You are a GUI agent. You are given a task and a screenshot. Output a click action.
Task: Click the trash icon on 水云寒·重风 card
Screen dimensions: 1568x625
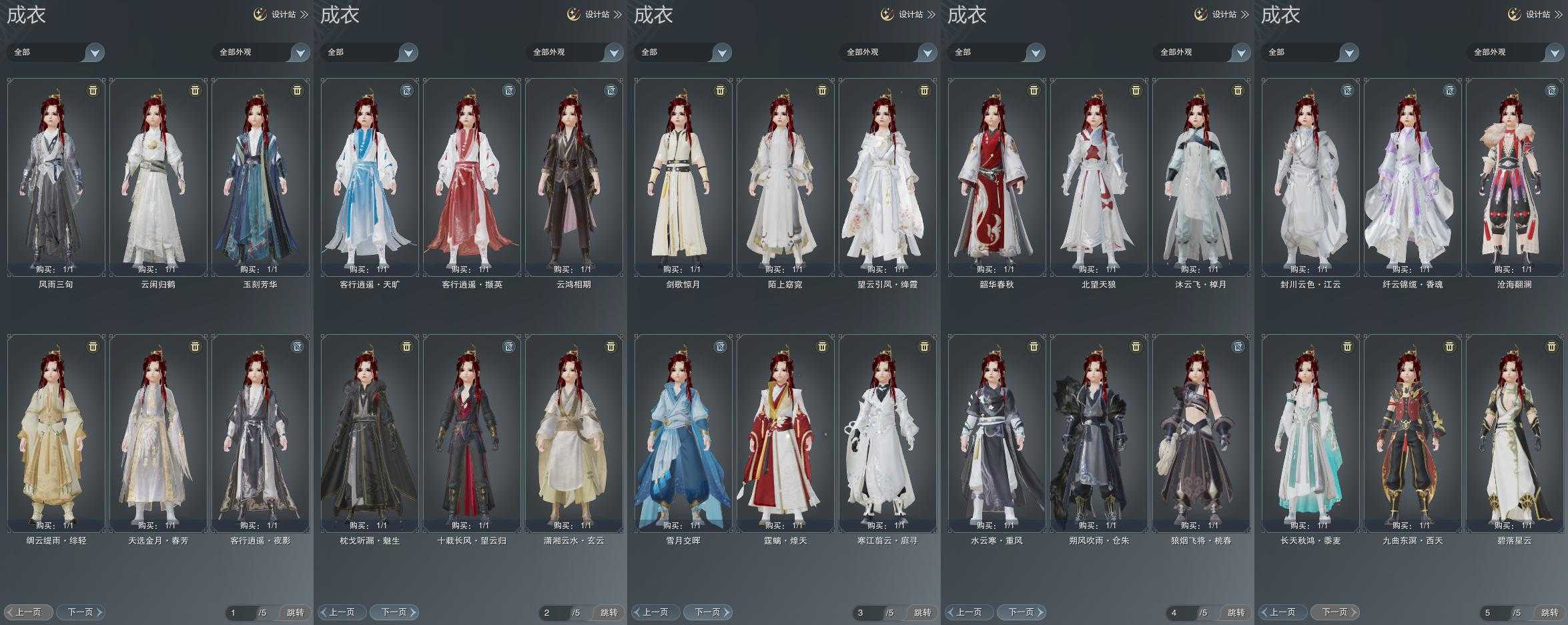[1034, 347]
